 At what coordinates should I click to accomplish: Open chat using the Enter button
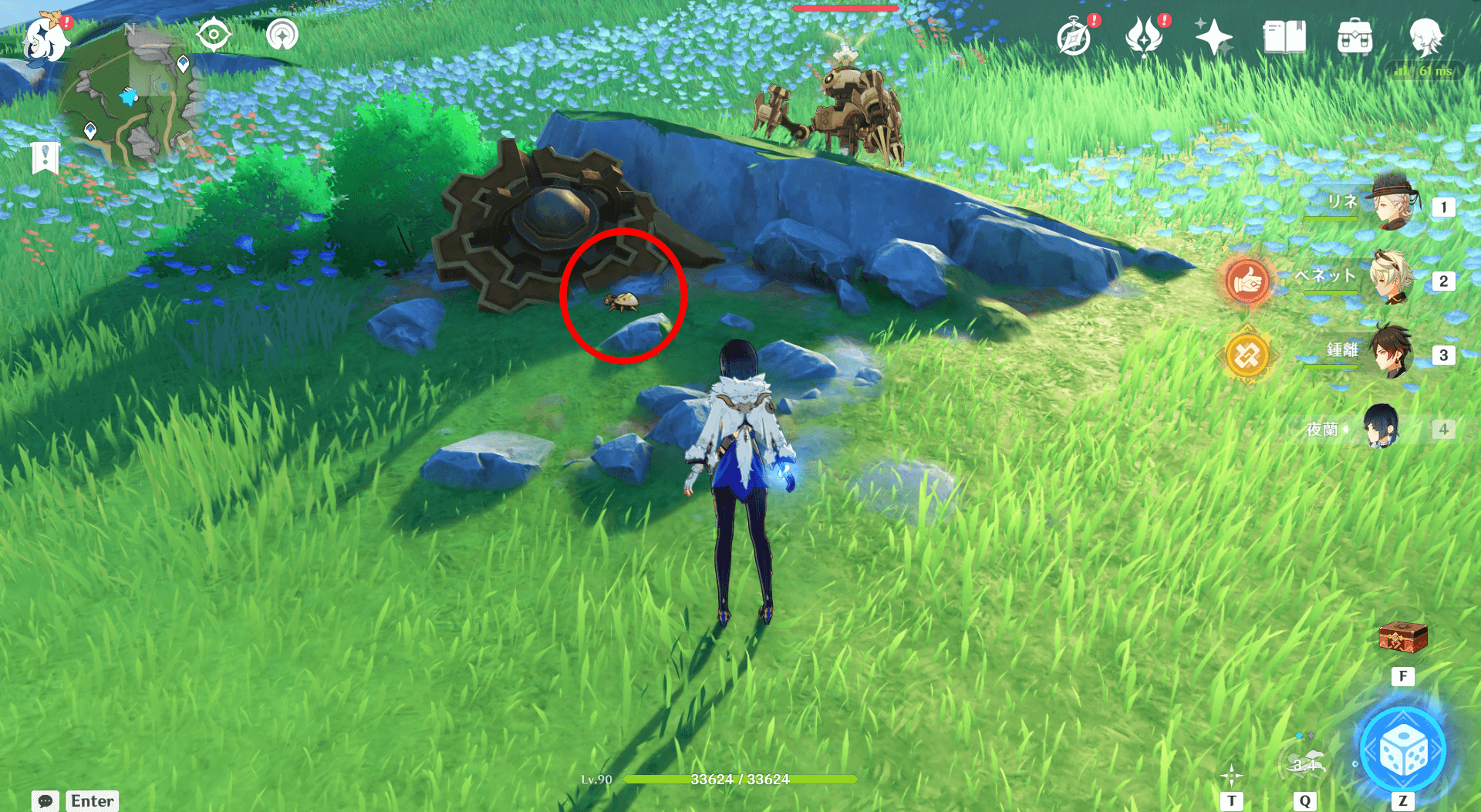coord(92,800)
